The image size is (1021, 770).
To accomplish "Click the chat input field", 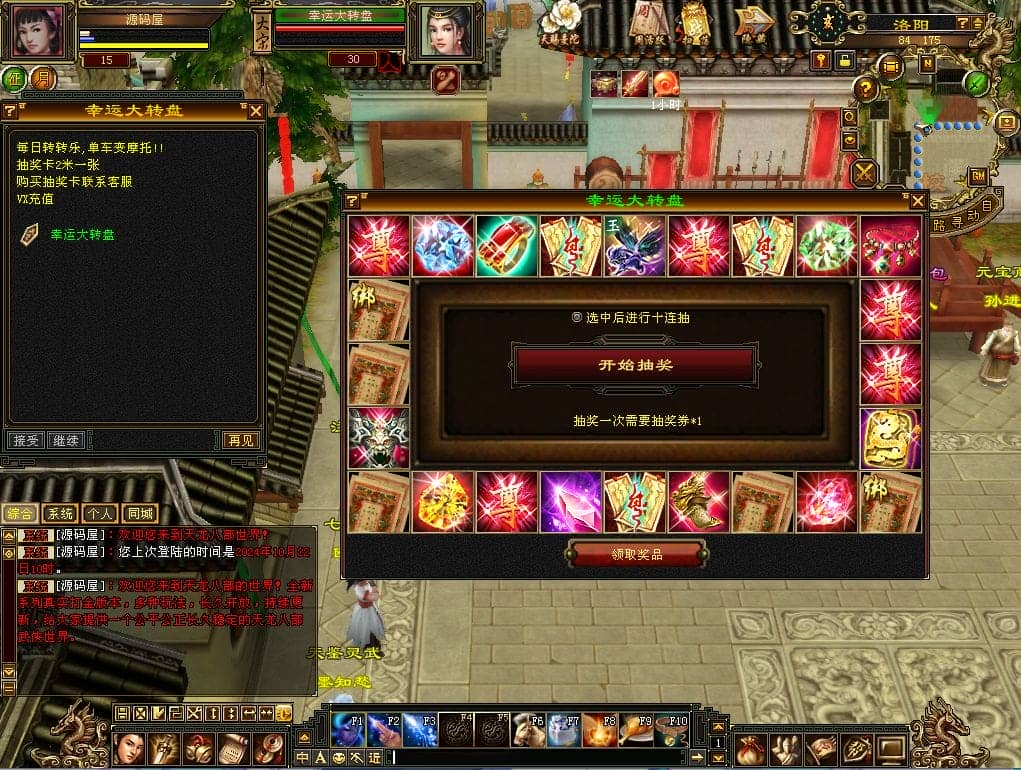I will pos(550,758).
